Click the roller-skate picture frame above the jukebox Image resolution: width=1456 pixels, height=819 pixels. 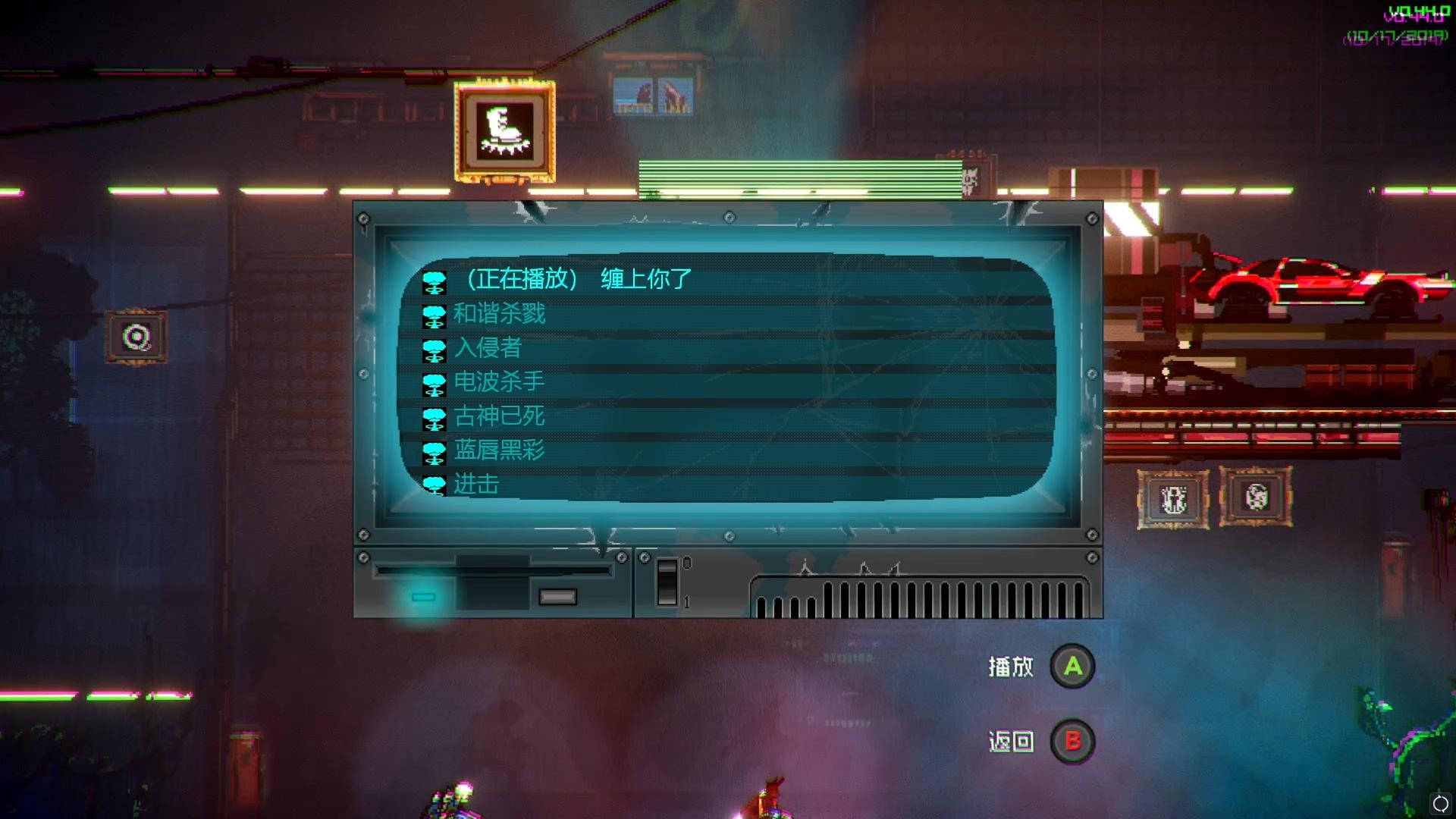(x=503, y=130)
